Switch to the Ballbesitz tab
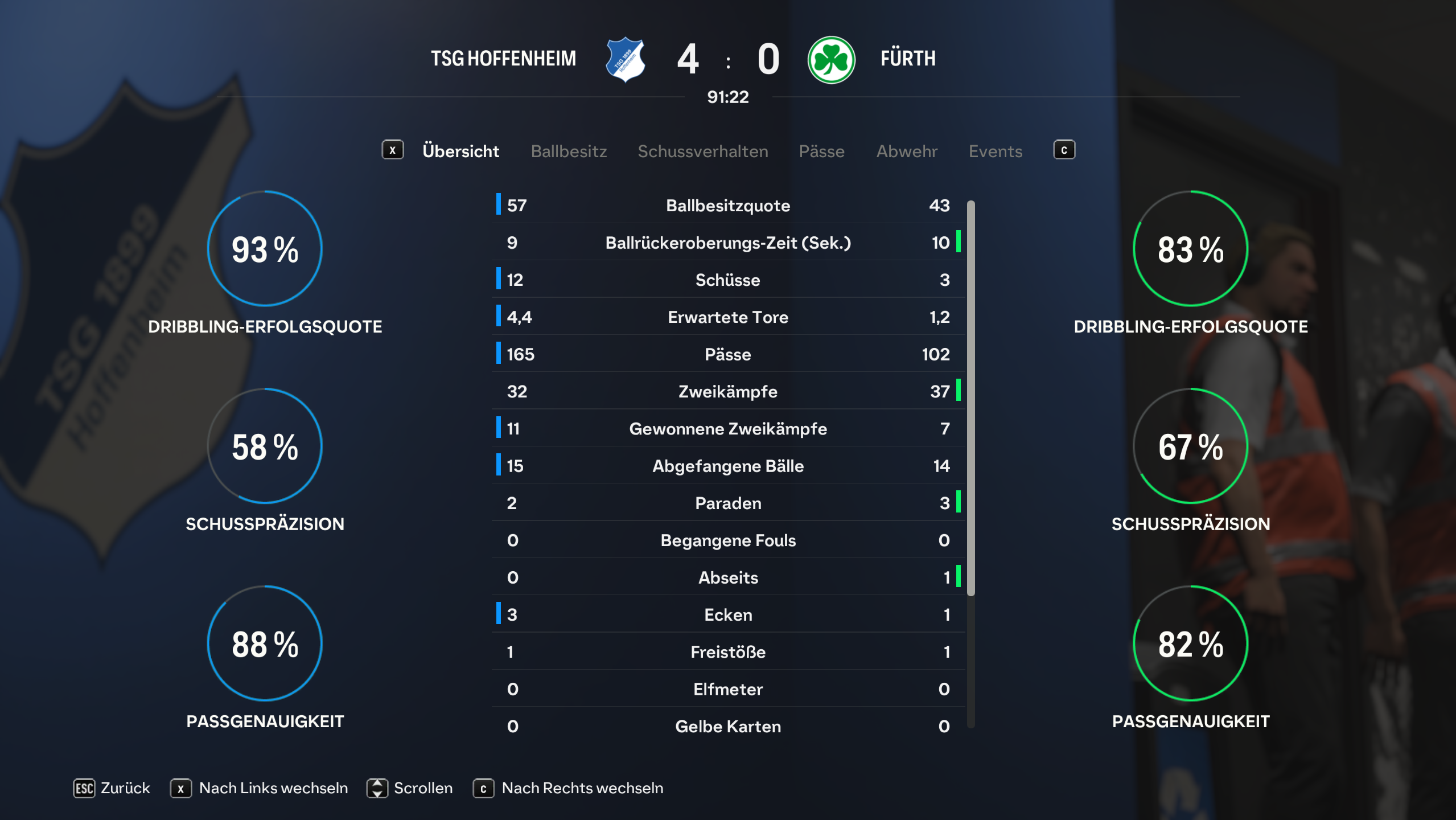The width and height of the screenshot is (1456, 820). click(x=569, y=151)
